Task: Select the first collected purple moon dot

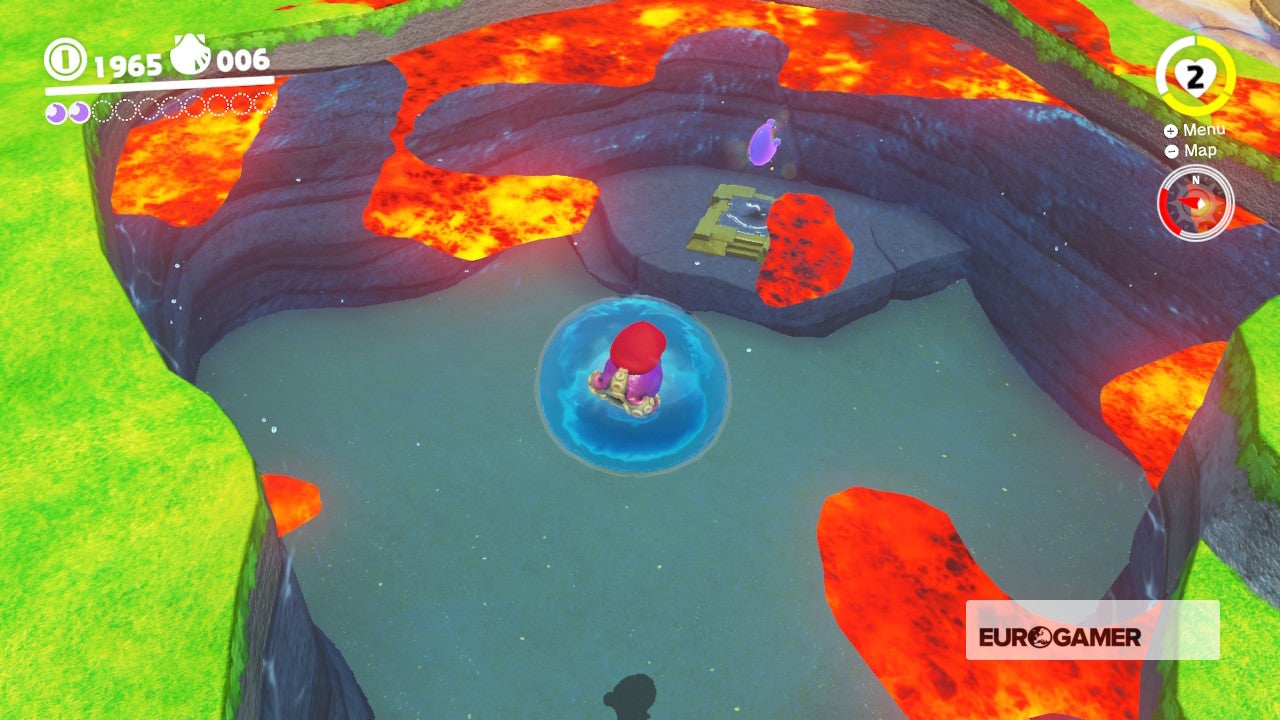Action: [x=54, y=111]
